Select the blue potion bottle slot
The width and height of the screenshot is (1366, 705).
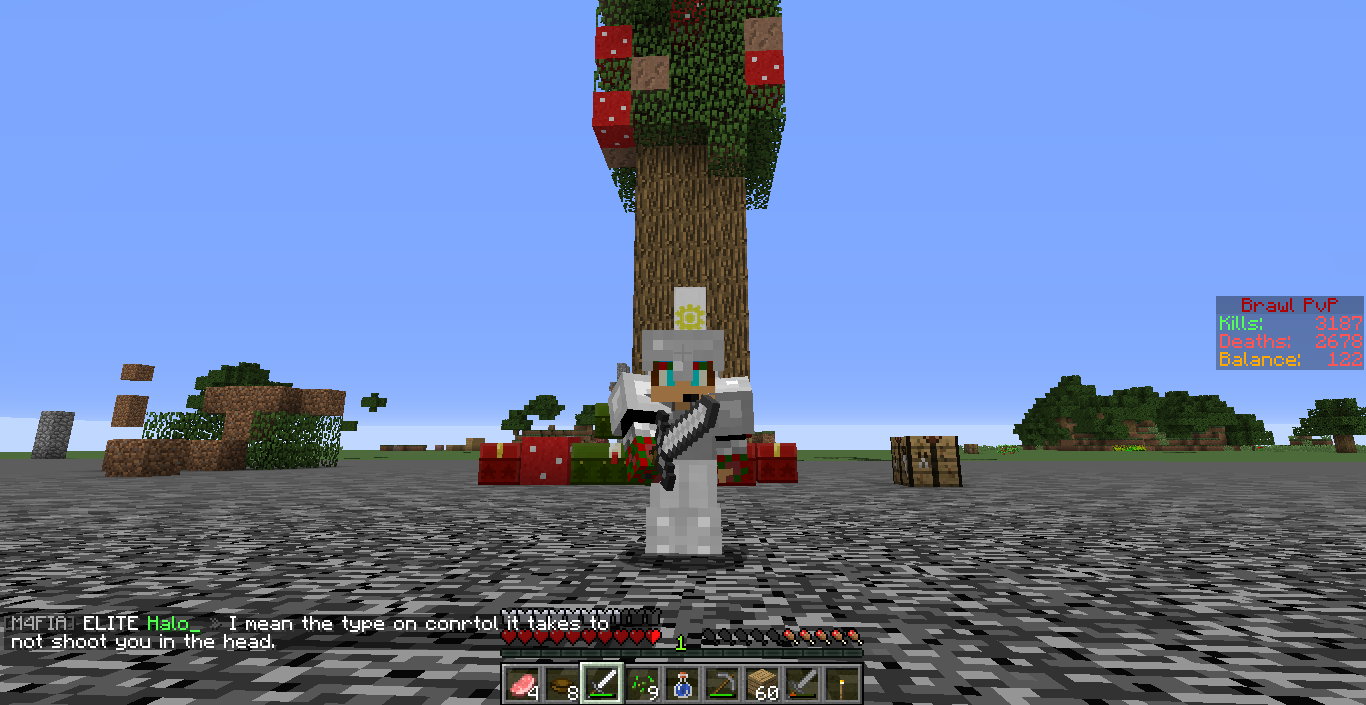pos(681,684)
